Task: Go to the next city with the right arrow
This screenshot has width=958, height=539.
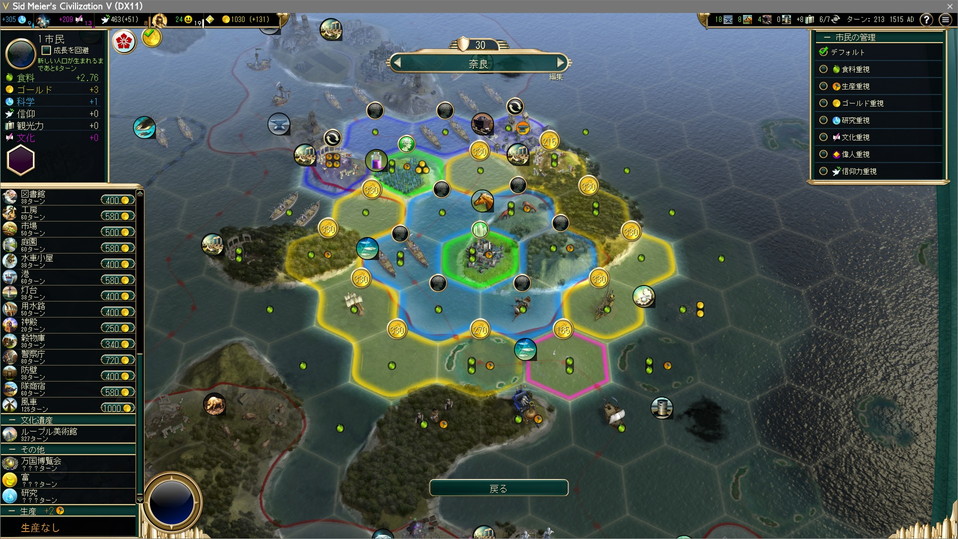Action: [561, 63]
